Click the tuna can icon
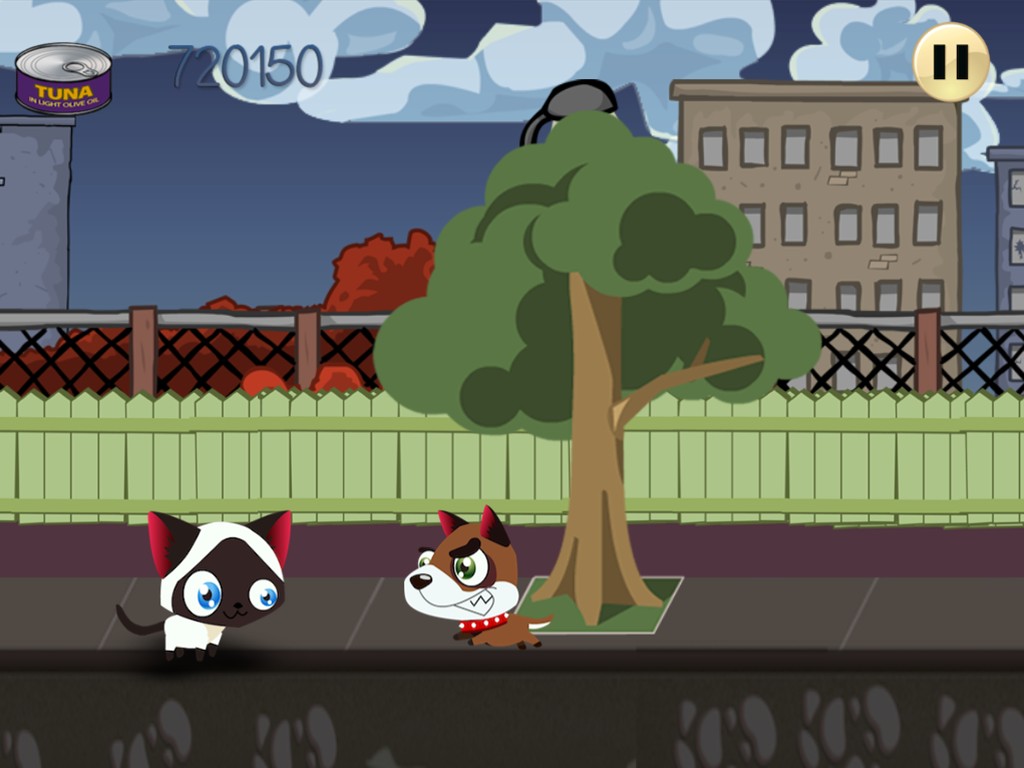 point(63,79)
